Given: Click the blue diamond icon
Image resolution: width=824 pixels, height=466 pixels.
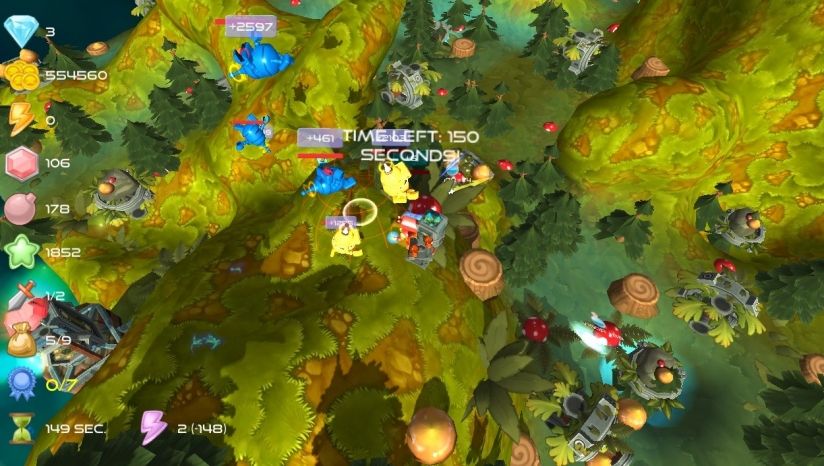Looking at the screenshot, I should click(20, 32).
